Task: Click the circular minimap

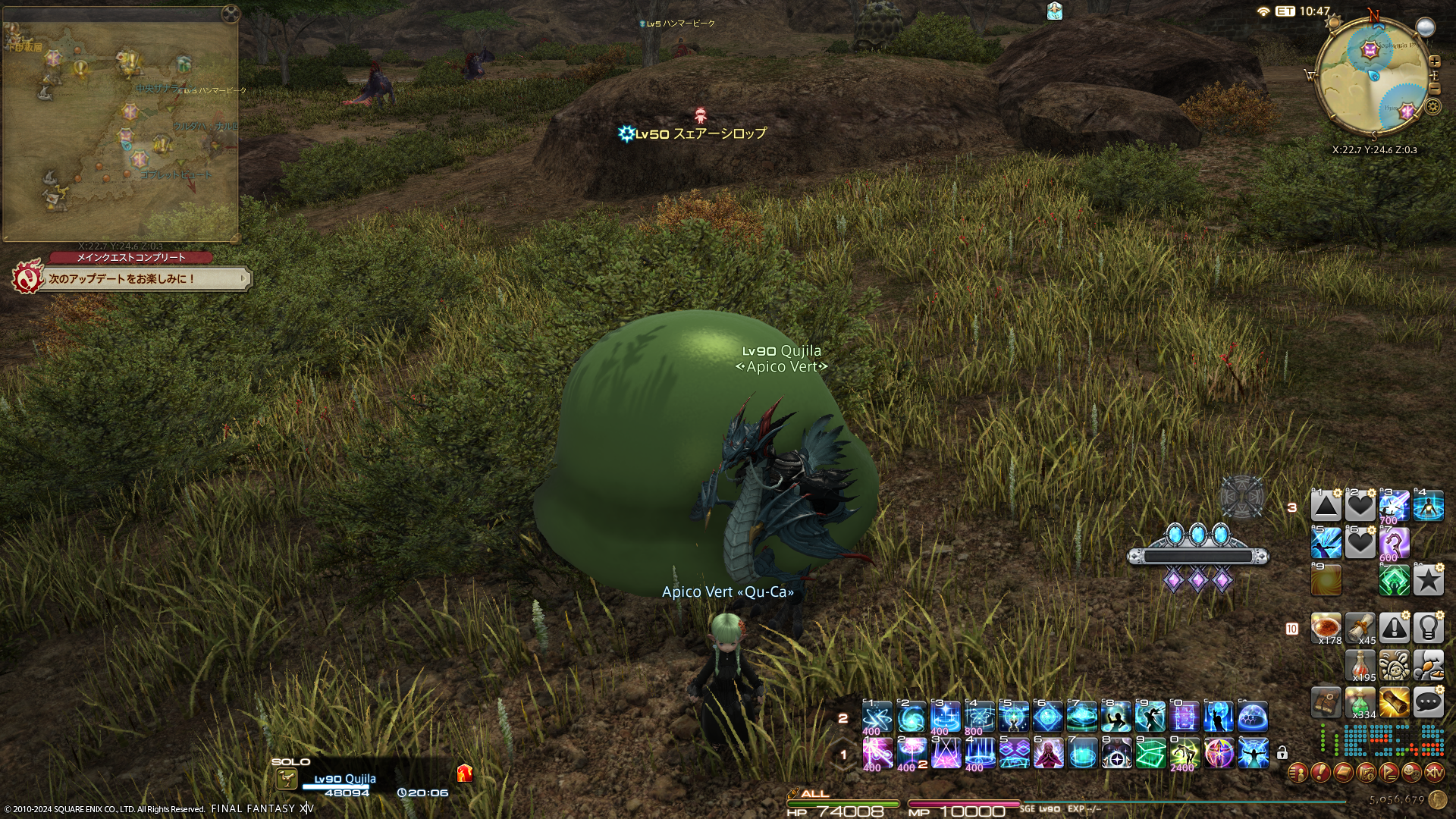Action: click(1373, 80)
